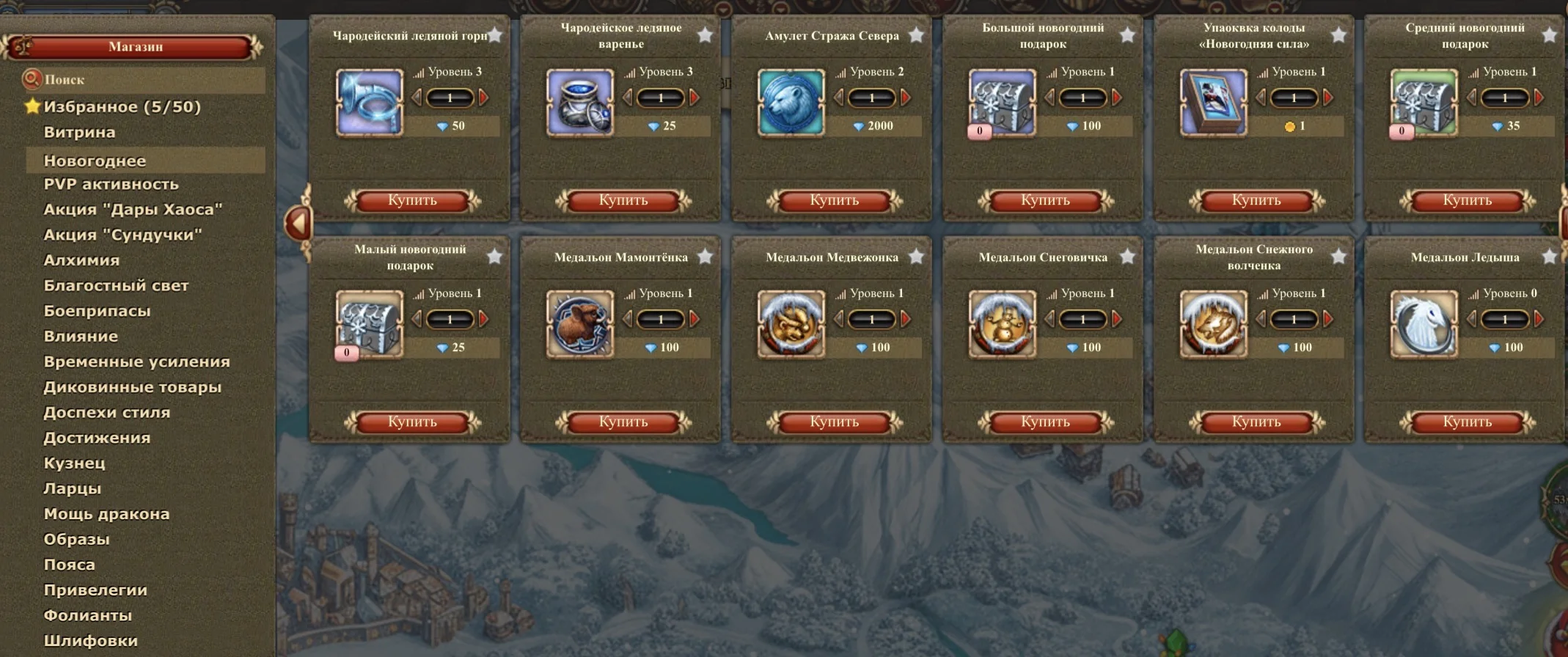
Task: Select the Средний новогодний подарок chest icon
Action: click(1424, 103)
